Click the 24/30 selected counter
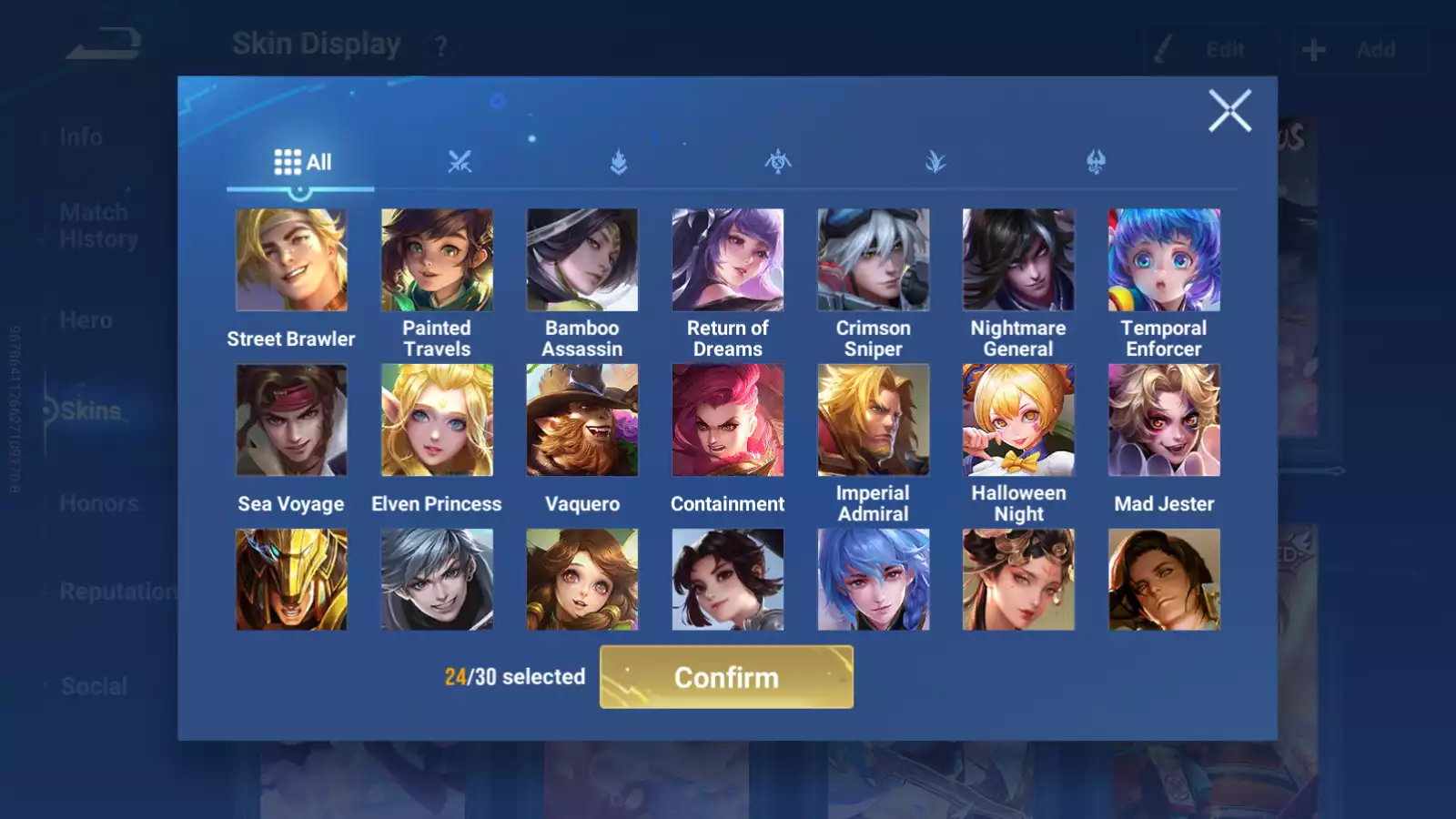 point(515,677)
